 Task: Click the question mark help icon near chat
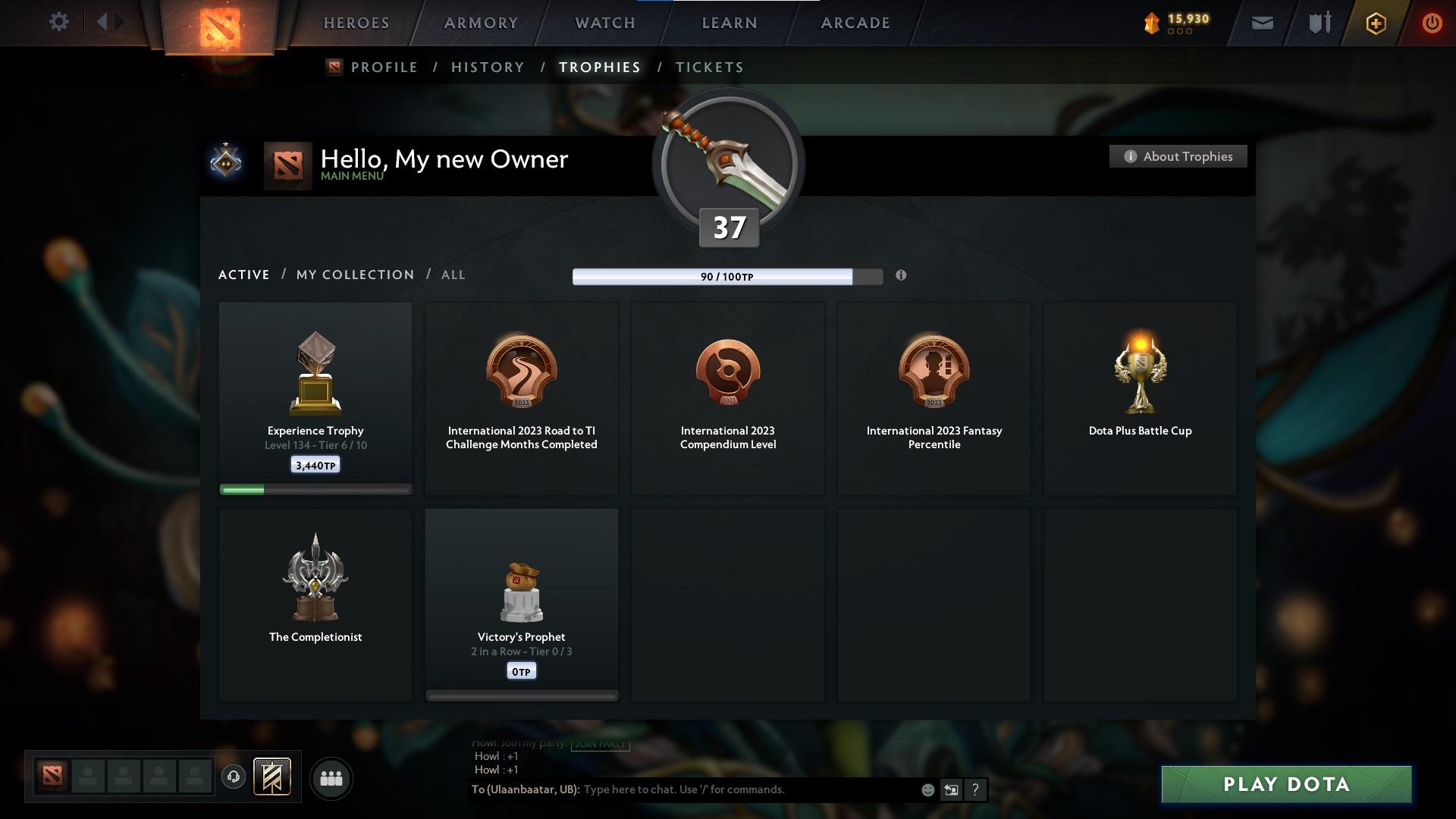[x=975, y=789]
